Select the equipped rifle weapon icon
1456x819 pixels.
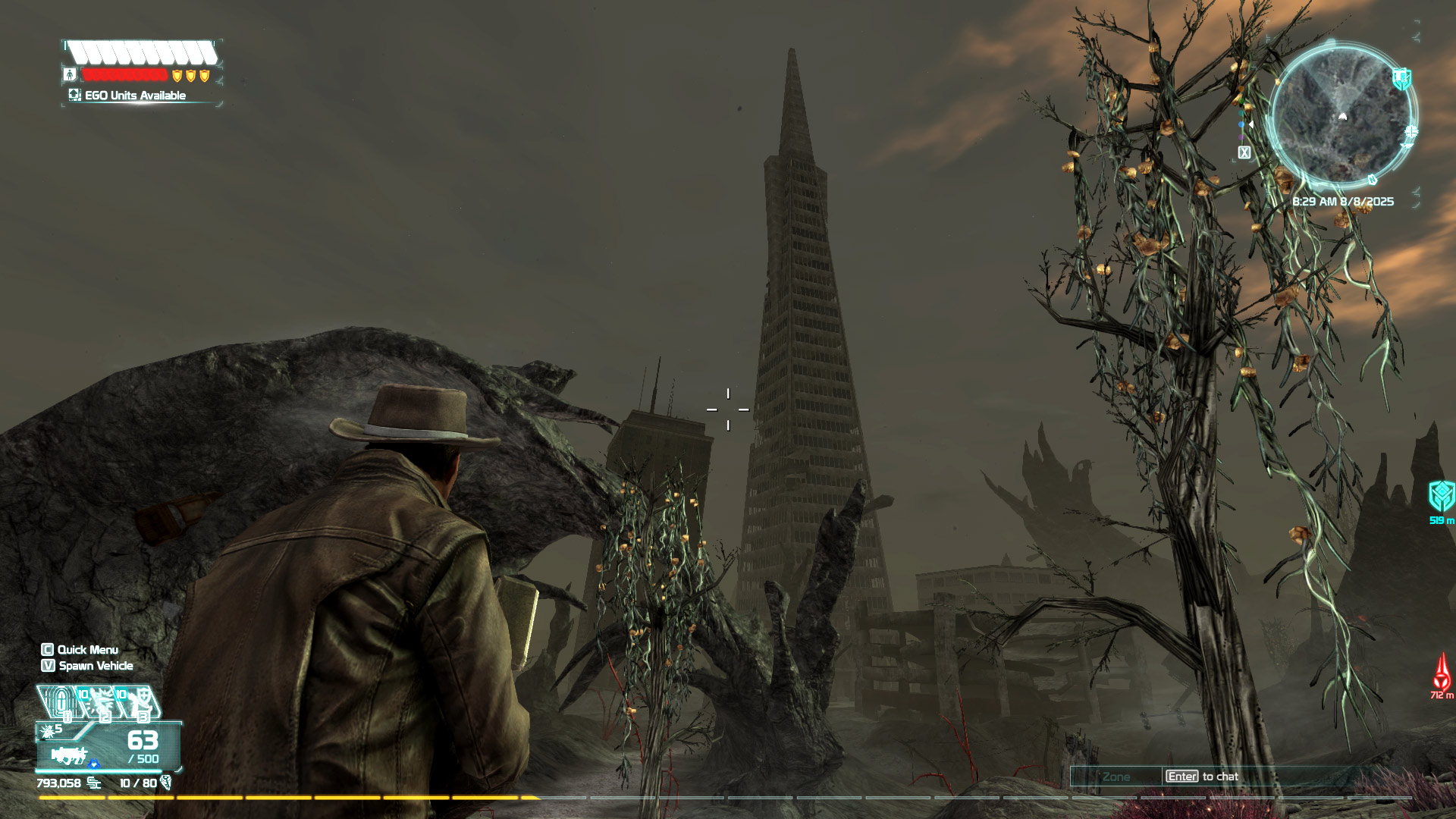click(x=70, y=755)
